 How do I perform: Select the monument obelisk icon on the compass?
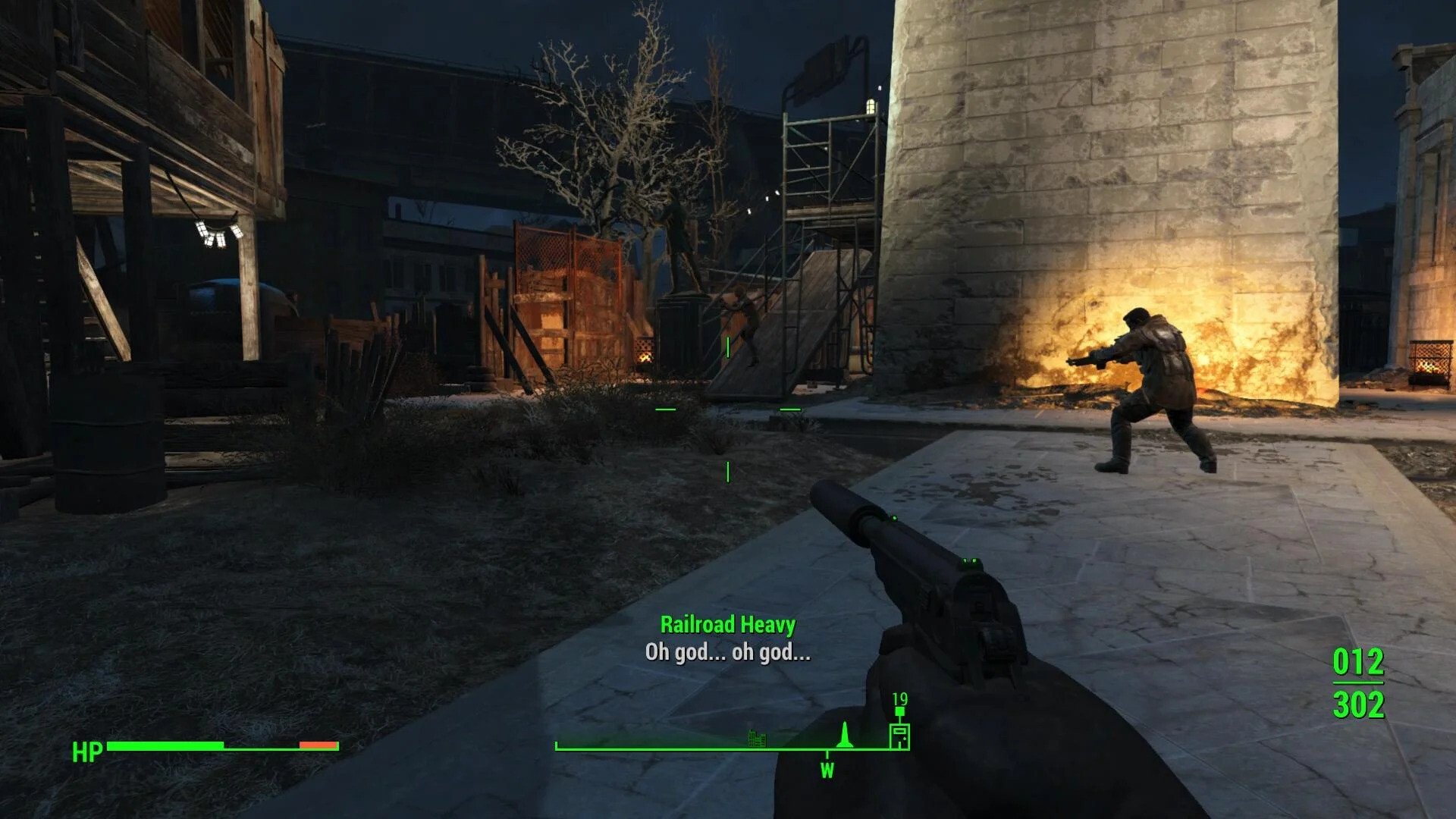(844, 734)
